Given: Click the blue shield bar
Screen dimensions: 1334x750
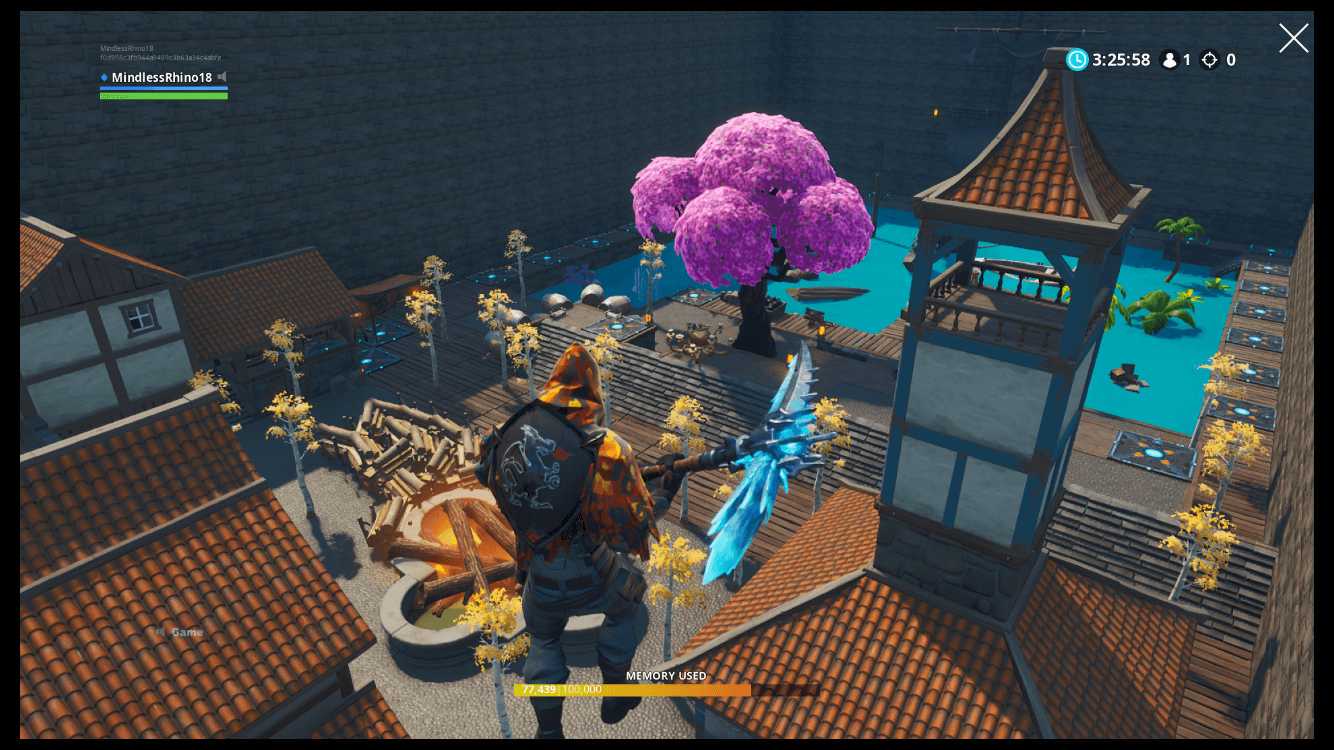Looking at the screenshot, I should [163, 87].
